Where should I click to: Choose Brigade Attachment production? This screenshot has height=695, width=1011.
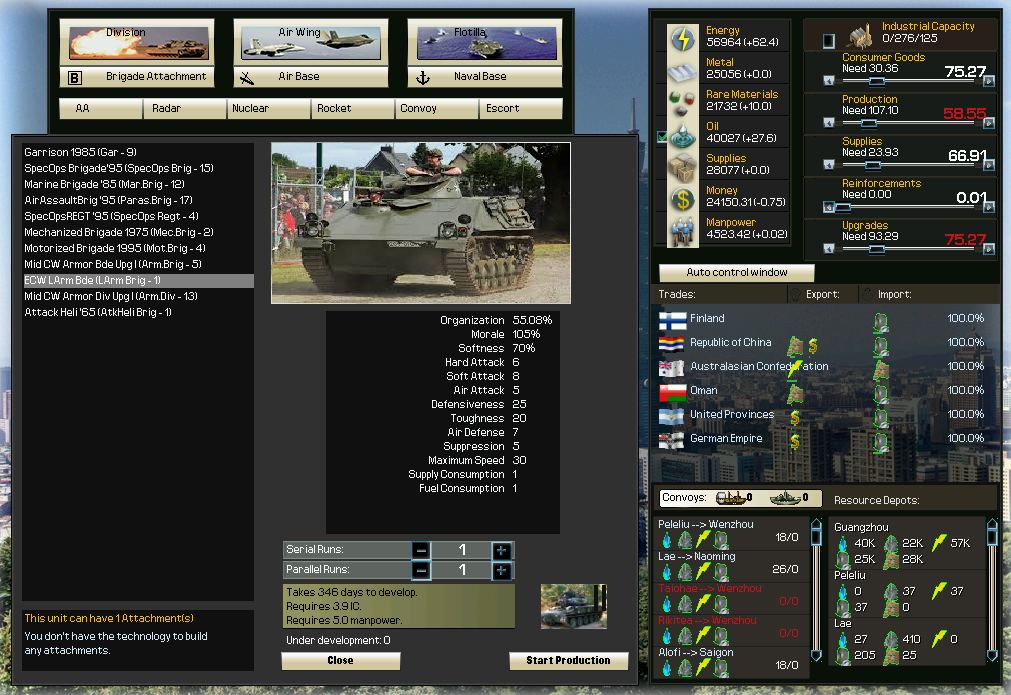pos(126,77)
